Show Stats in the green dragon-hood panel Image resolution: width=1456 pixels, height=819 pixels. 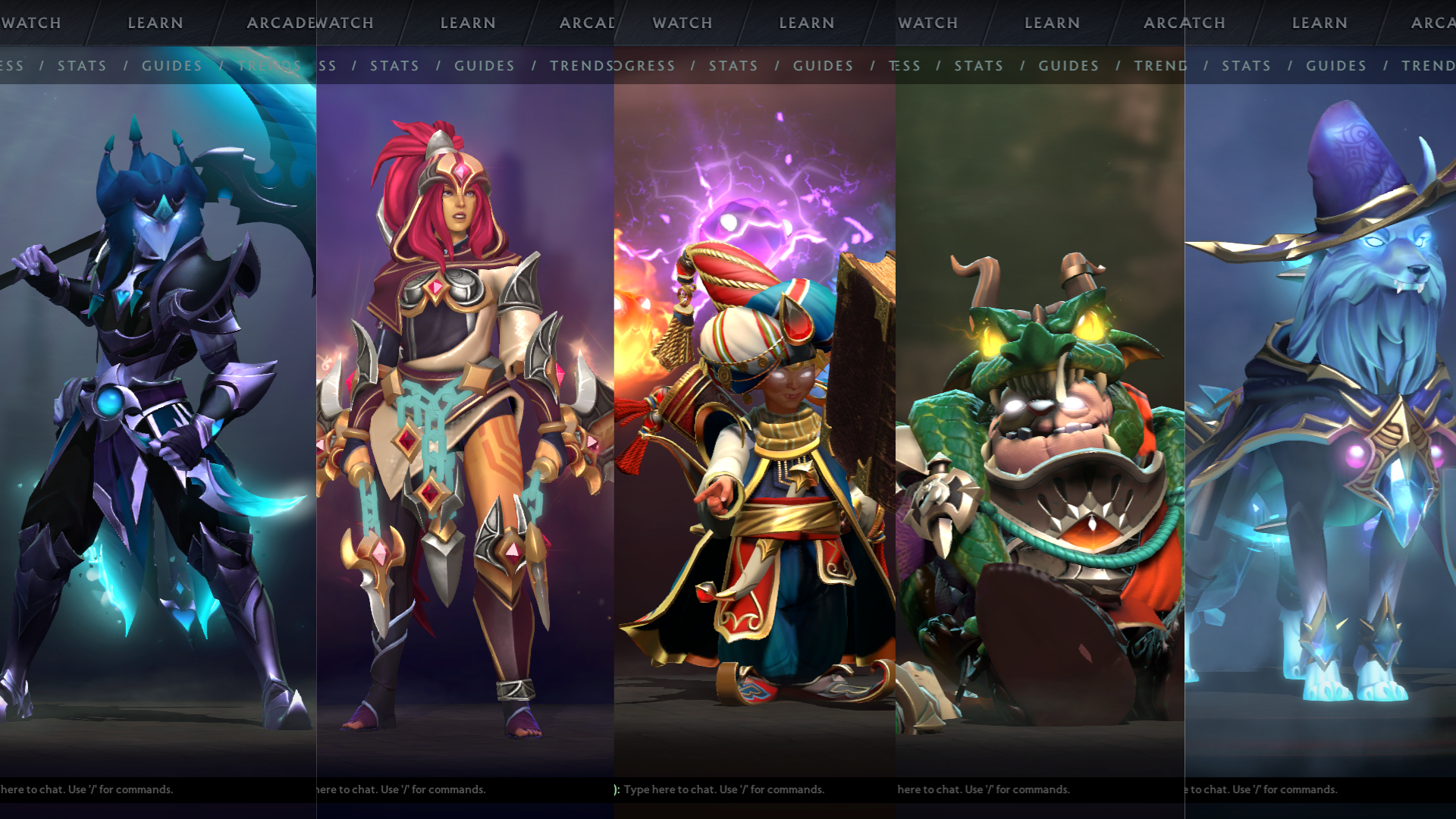(978, 66)
